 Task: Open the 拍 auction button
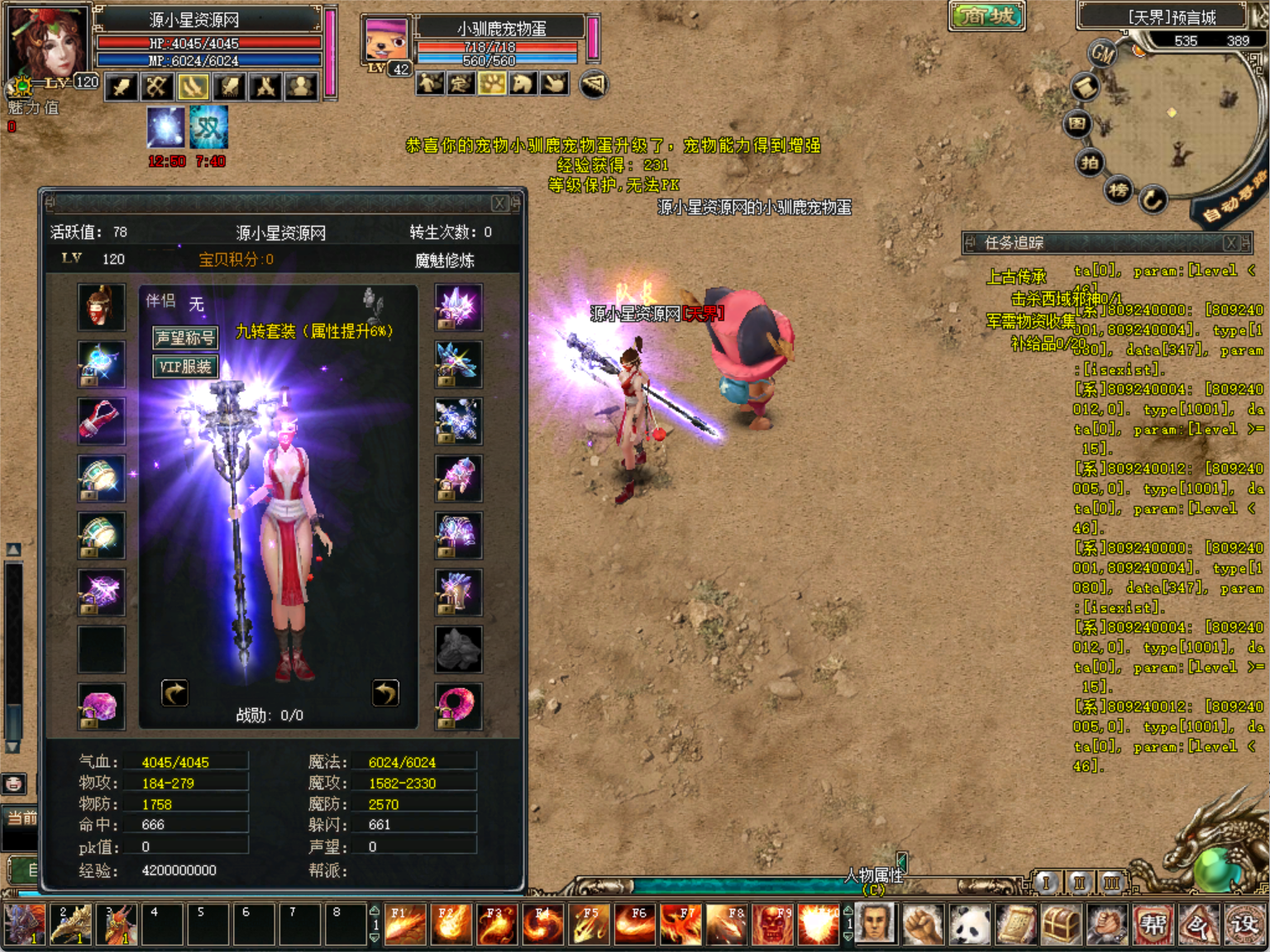coord(1091,162)
